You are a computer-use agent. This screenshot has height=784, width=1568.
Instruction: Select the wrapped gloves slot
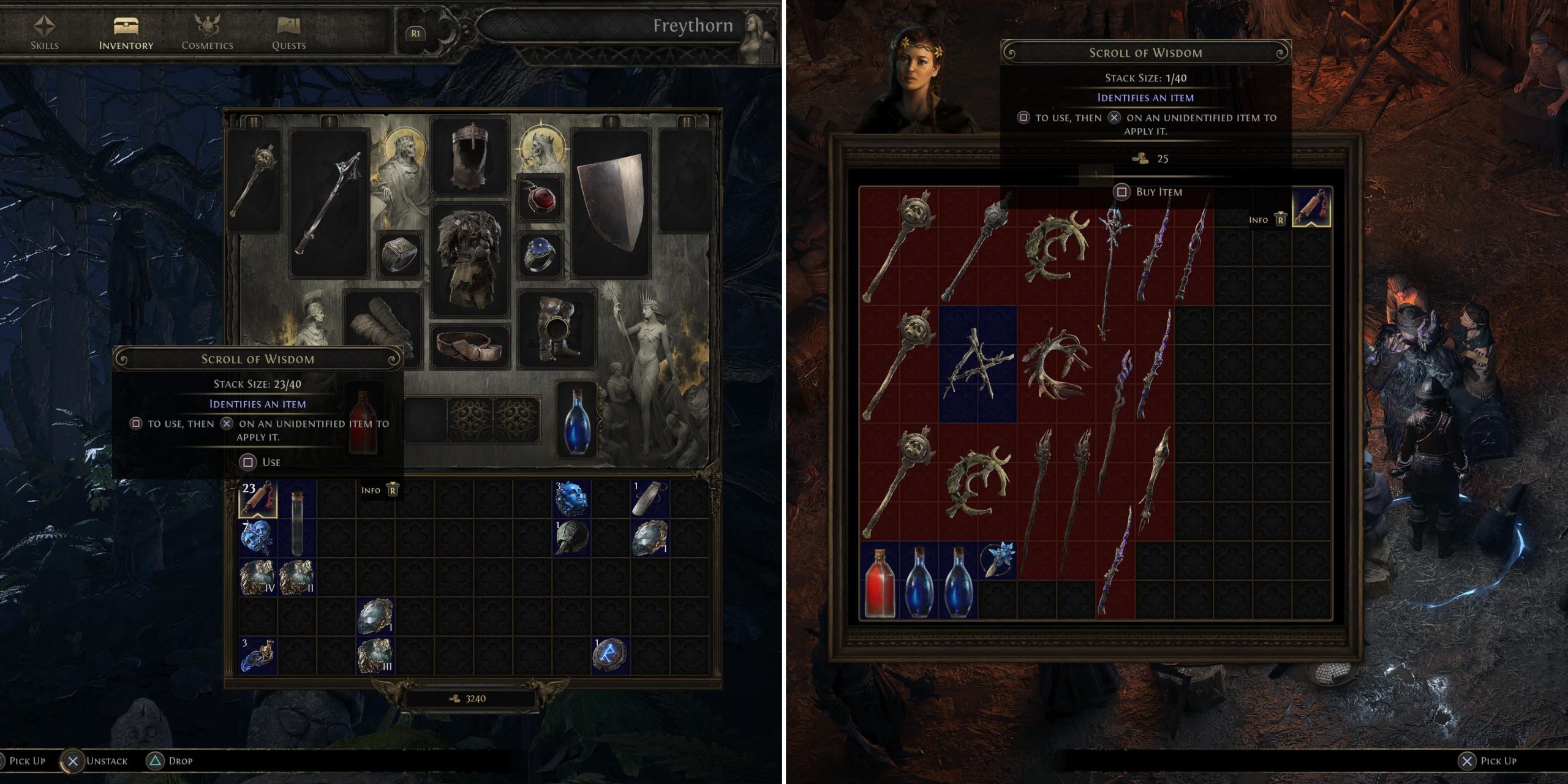point(383,329)
